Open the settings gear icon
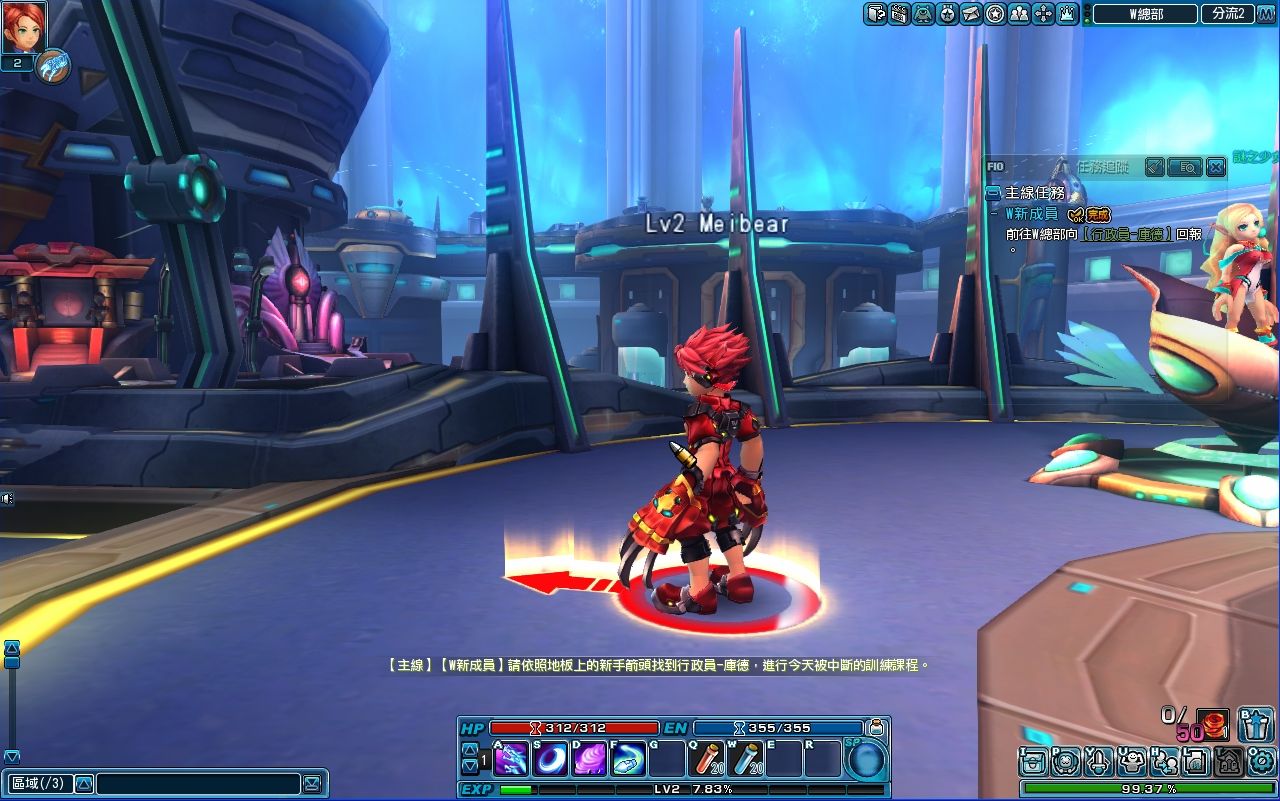This screenshot has height=801, width=1280. pyautogui.click(x=1259, y=761)
